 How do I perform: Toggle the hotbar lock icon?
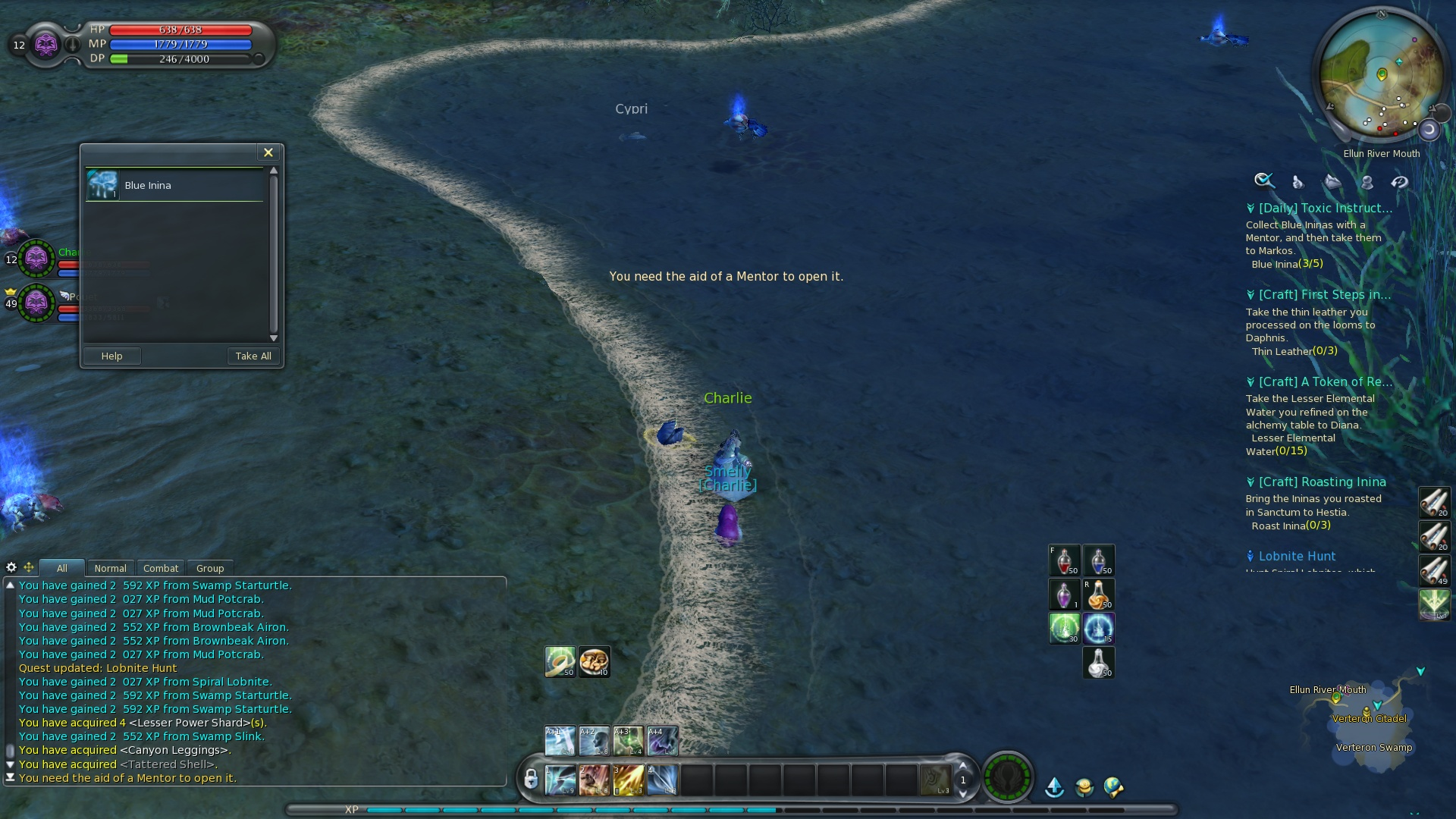531,779
